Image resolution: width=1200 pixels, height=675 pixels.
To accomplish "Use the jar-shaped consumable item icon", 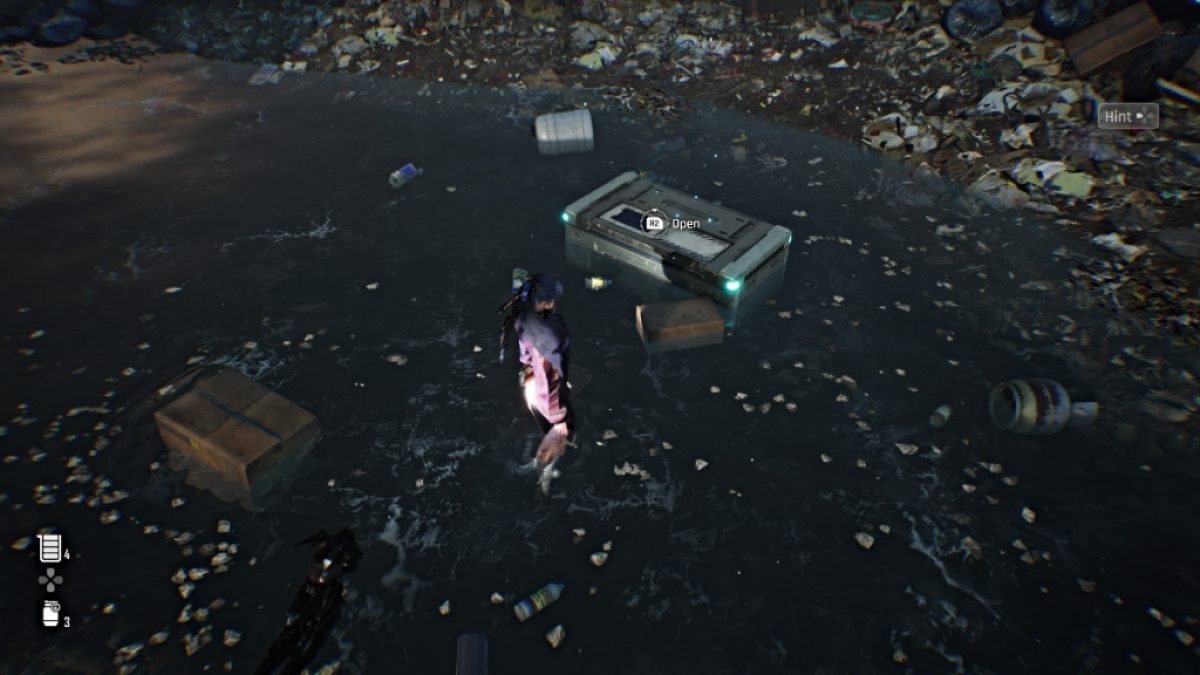I will [50, 614].
